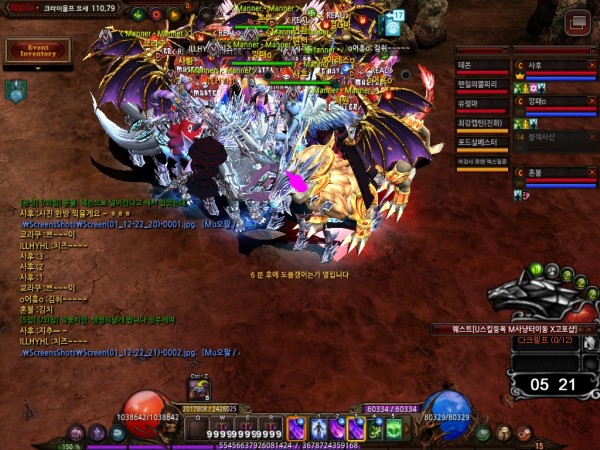Activate the blue winged figure skill in the hotbar
The height and width of the screenshot is (450, 600).
[x=318, y=428]
